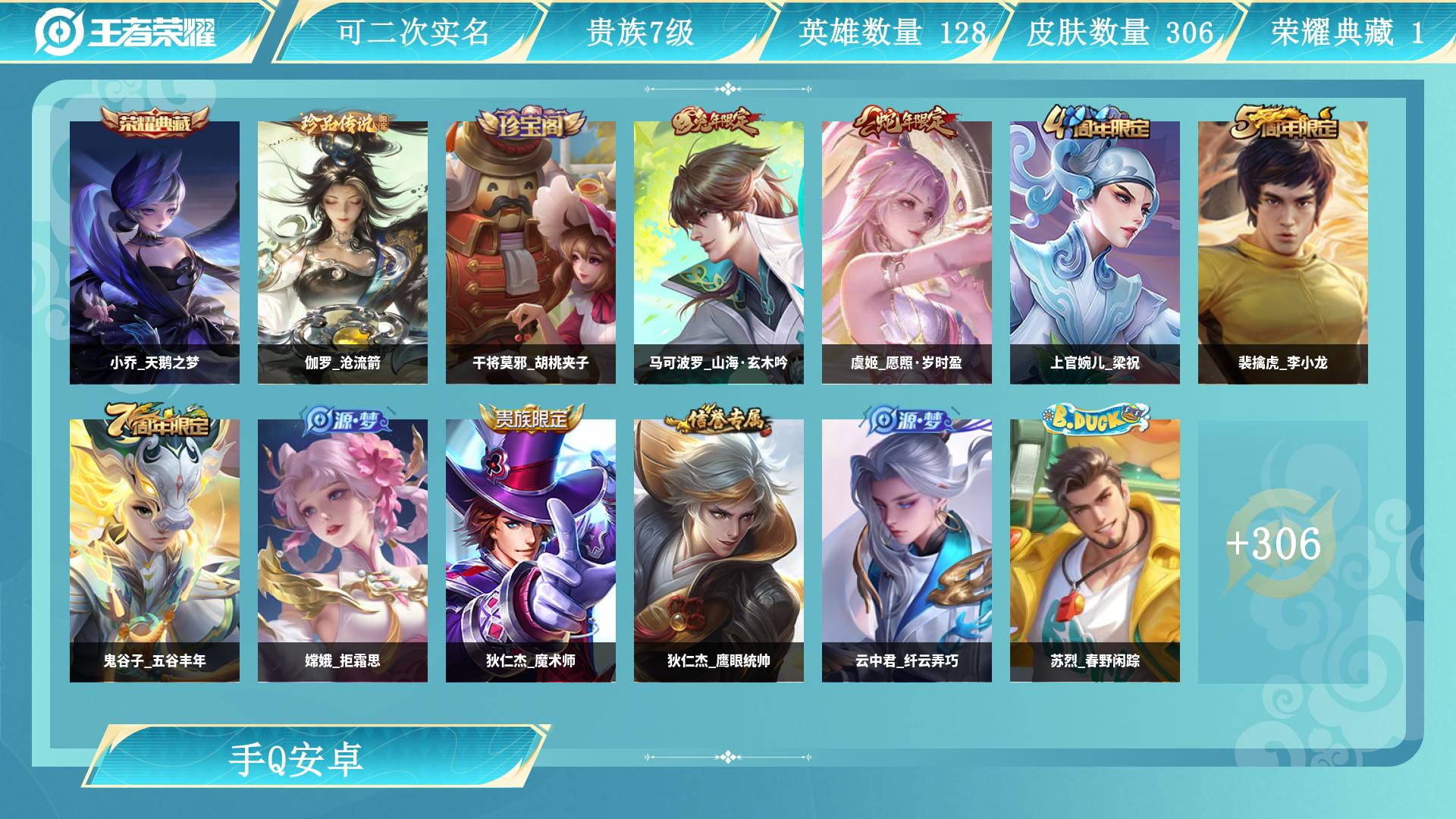
Task: Switch to the 英雄数量 128 tab
Action: click(891, 32)
